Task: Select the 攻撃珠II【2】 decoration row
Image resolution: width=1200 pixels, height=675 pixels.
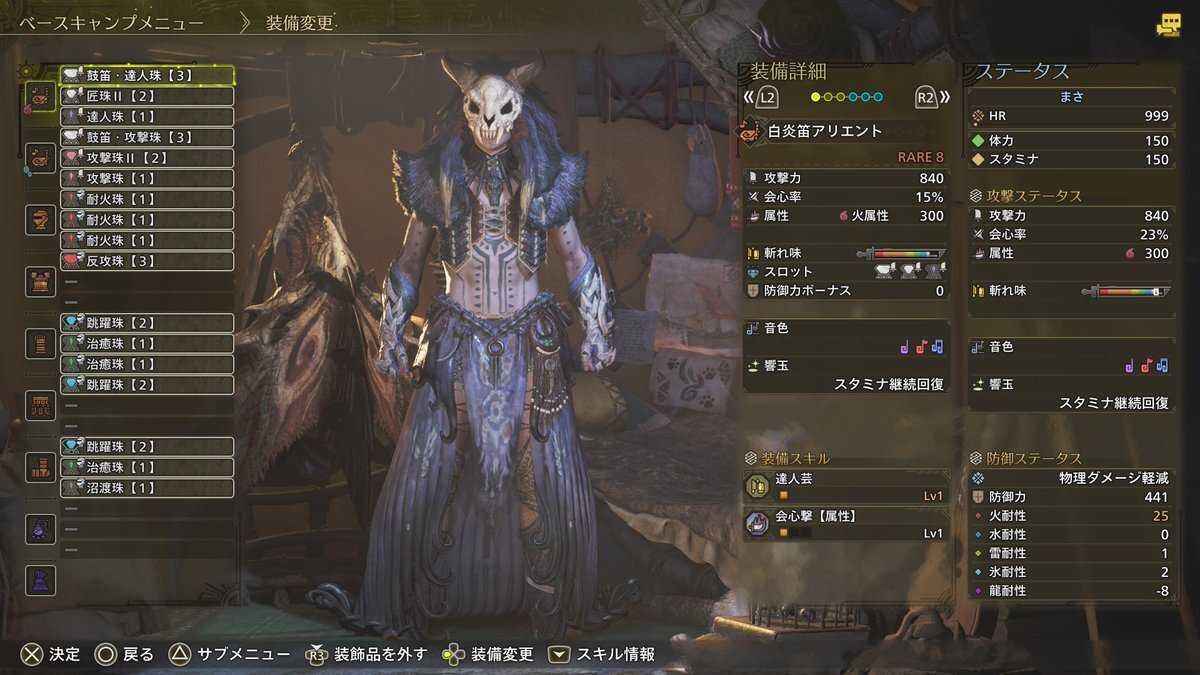Action: tap(147, 158)
